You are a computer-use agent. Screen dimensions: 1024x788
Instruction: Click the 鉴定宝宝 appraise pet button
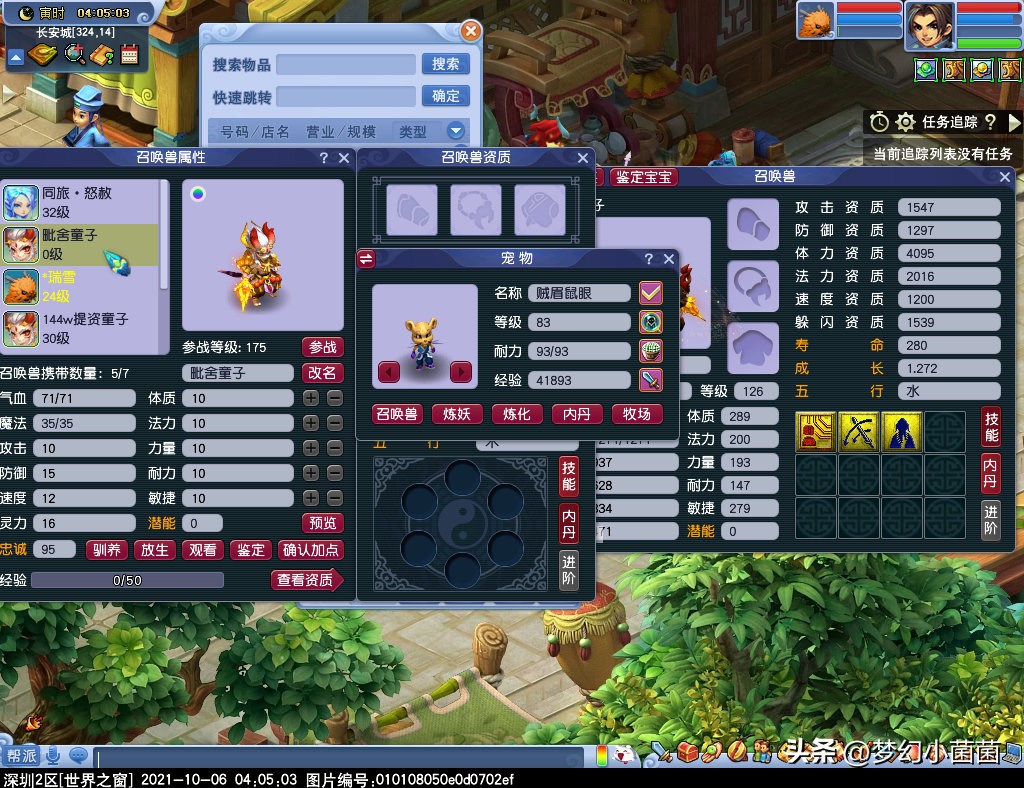[x=644, y=177]
